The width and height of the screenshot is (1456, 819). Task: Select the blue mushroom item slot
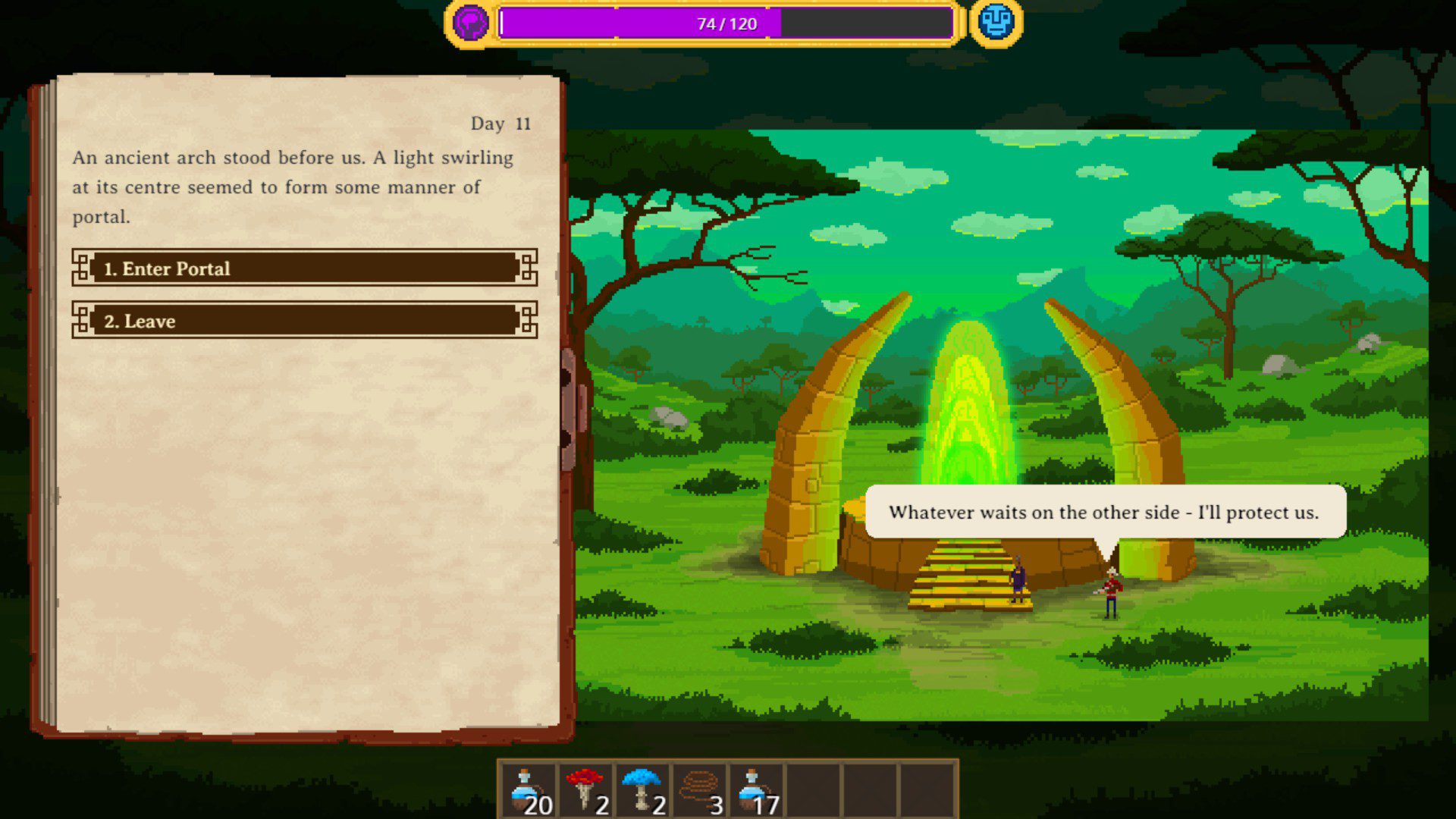point(642,791)
